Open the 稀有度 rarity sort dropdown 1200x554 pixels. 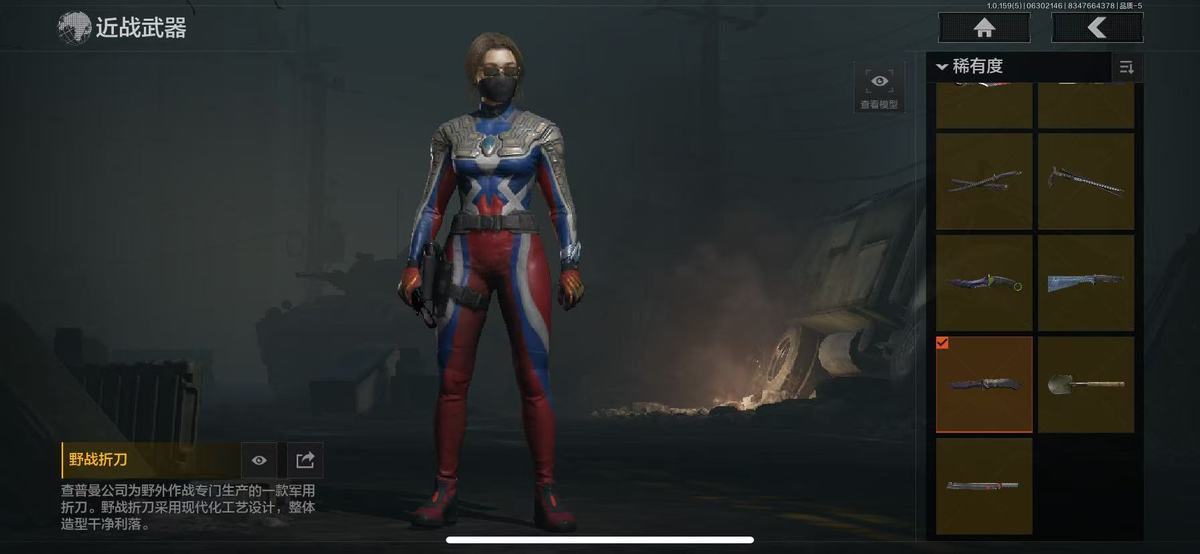point(1020,67)
